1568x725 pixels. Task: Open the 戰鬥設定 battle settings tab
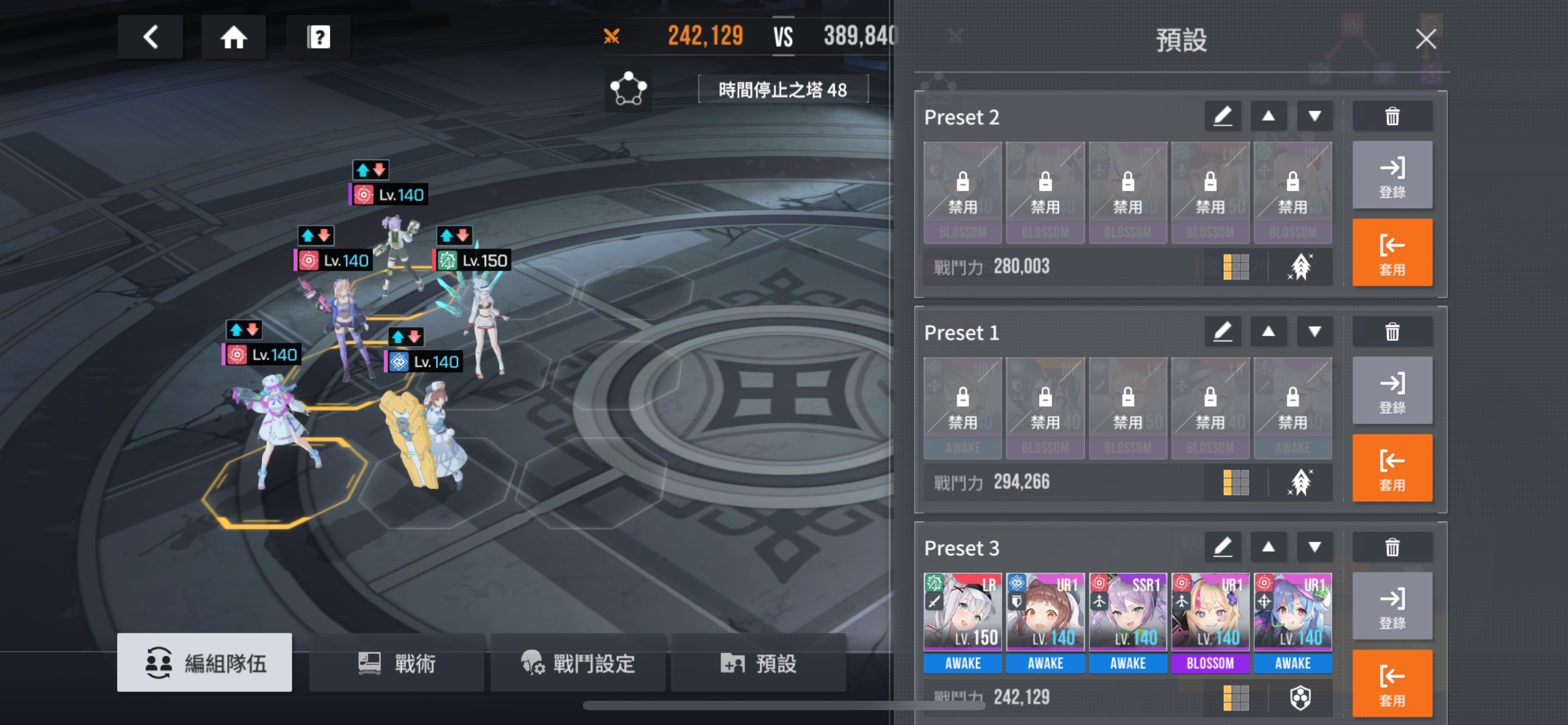(577, 663)
